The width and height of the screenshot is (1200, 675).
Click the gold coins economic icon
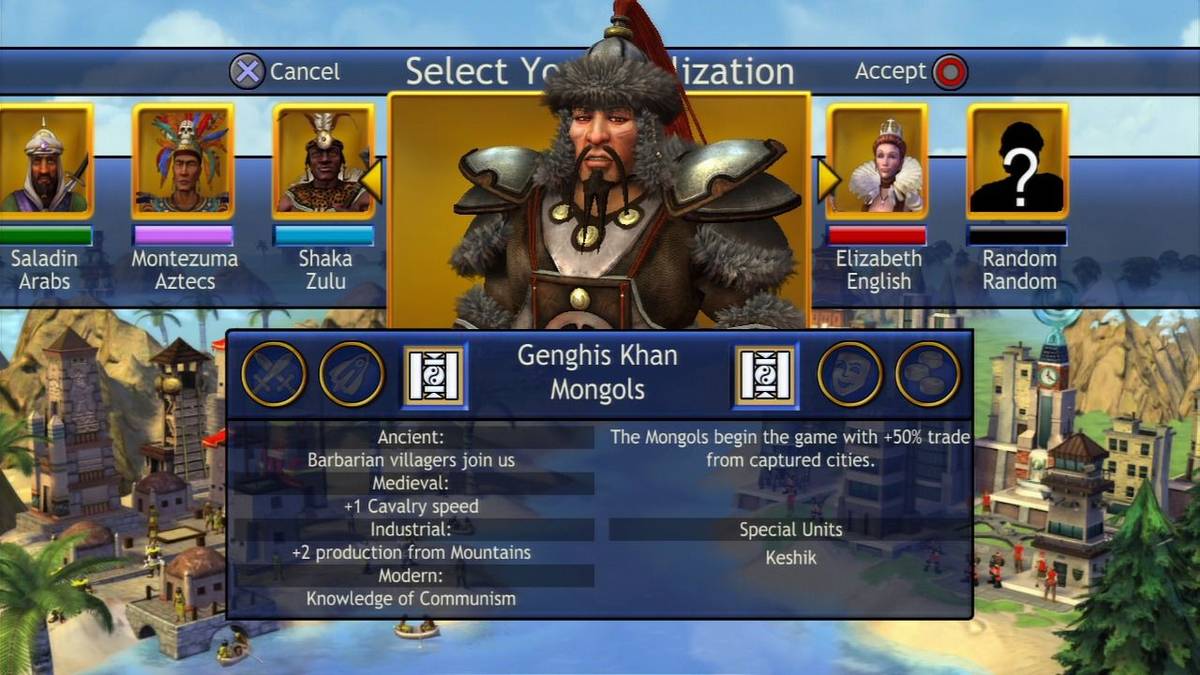tap(927, 374)
